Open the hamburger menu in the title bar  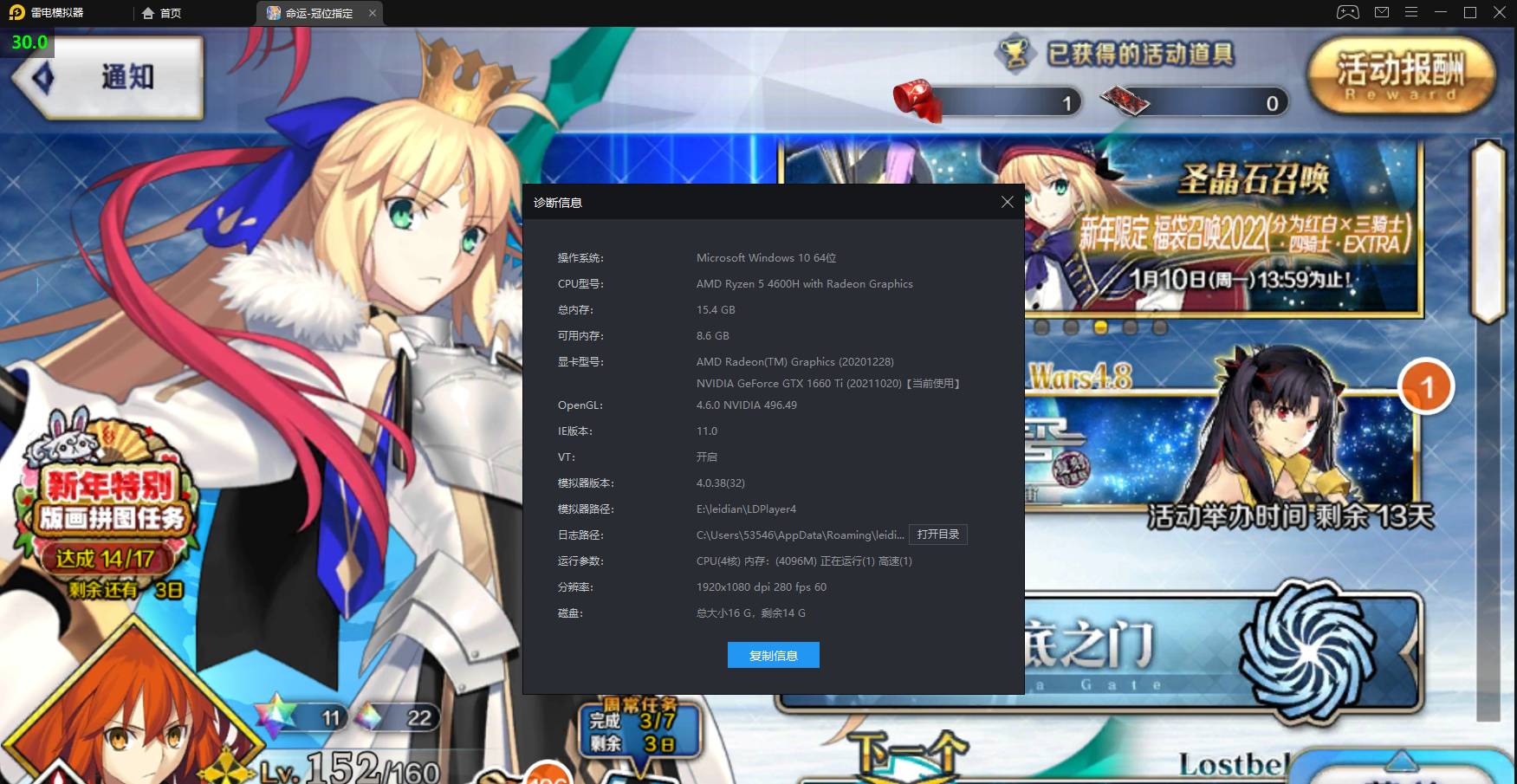1411,12
